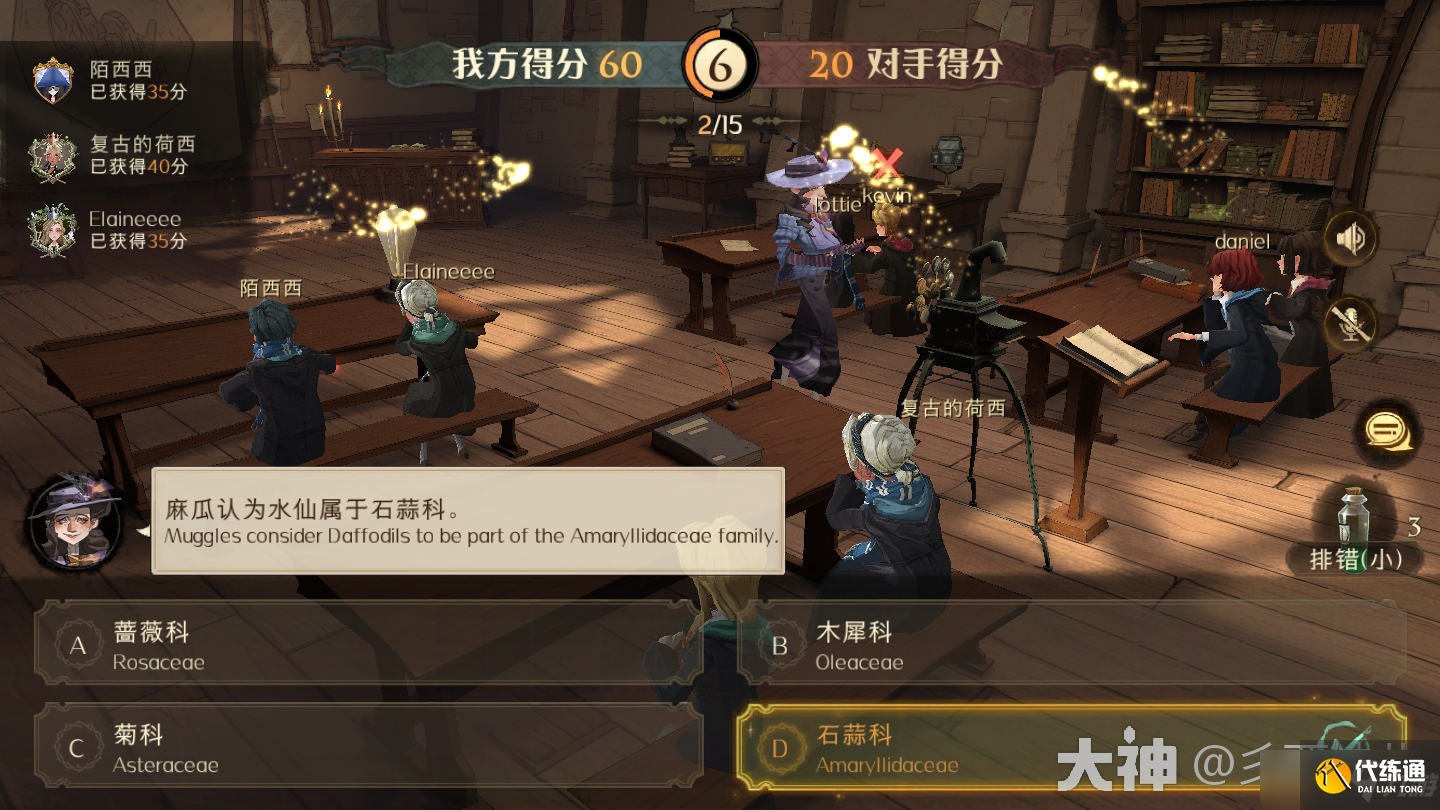Open Elaineeee's avatar in the left panel
This screenshot has height=810, width=1440.
(52, 230)
